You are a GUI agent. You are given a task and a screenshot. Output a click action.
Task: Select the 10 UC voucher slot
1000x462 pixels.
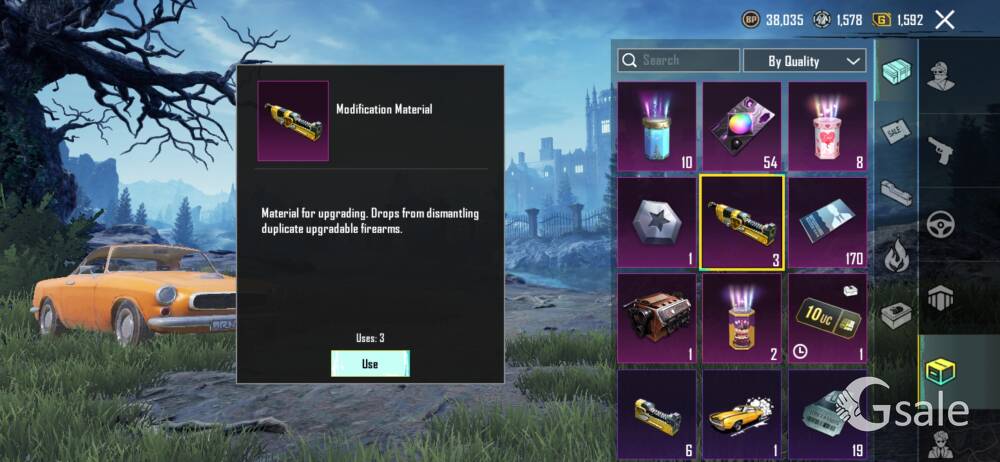tap(827, 318)
